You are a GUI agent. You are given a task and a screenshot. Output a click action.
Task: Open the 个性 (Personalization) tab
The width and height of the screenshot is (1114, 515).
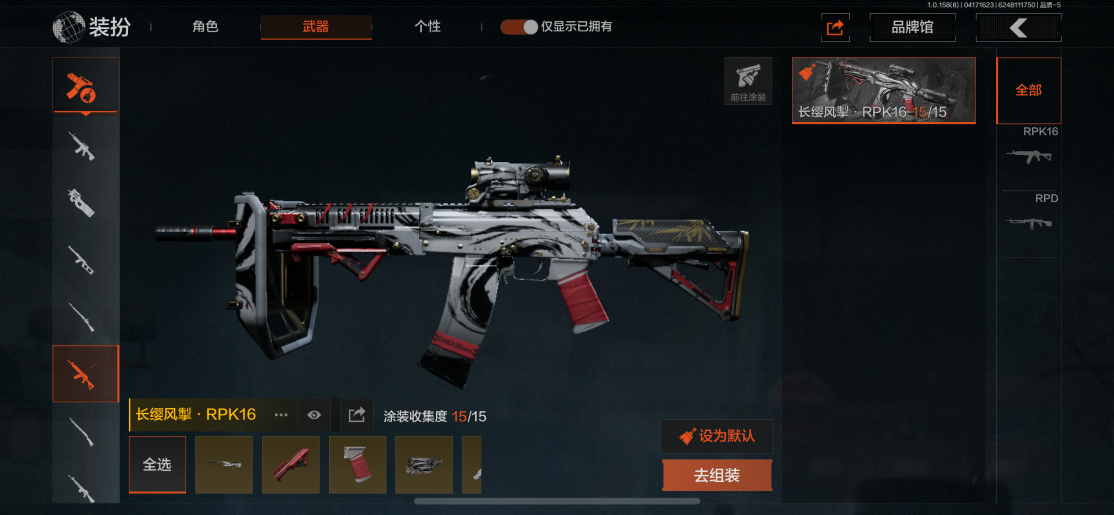[427, 27]
